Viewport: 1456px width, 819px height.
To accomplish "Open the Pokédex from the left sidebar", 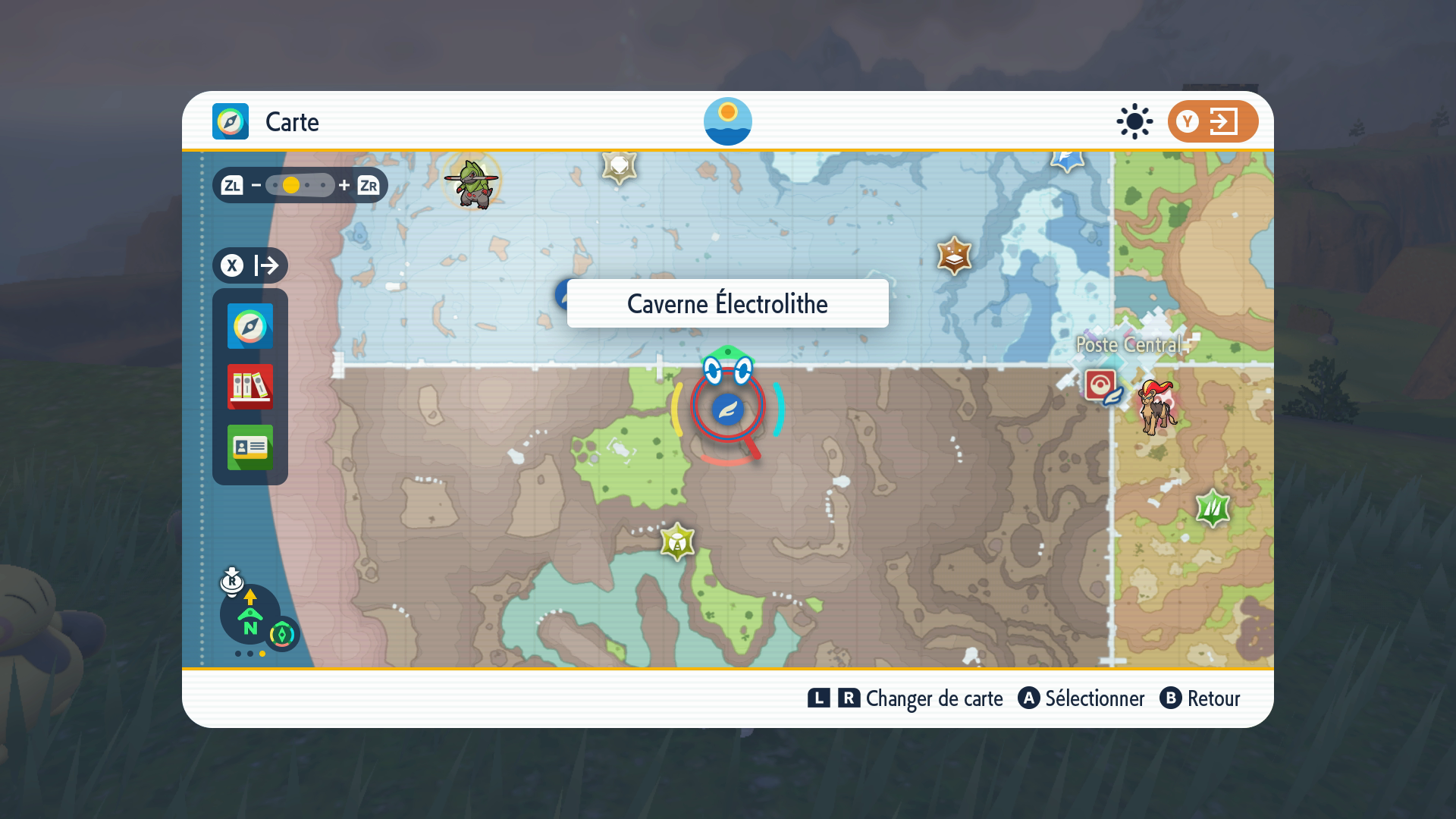I will [249, 388].
